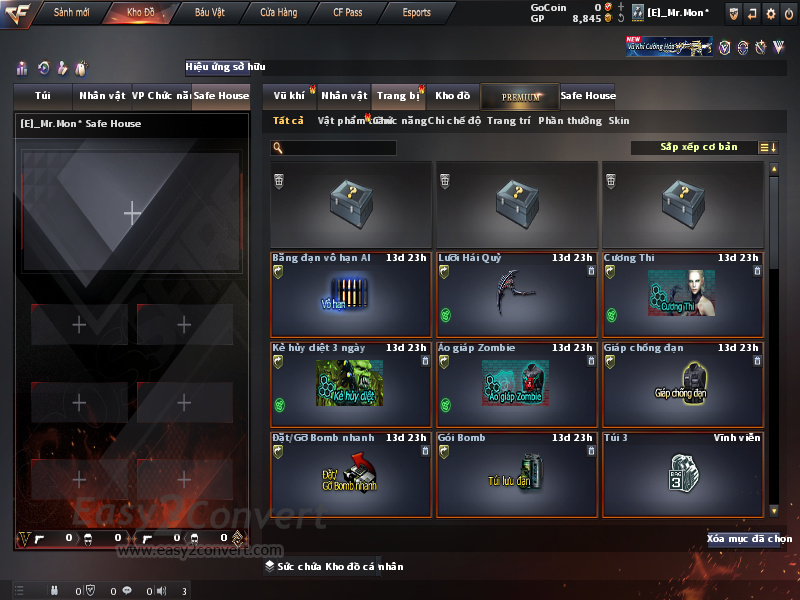Filter items by Skin
Viewport: 800px width, 600px height.
(619, 121)
